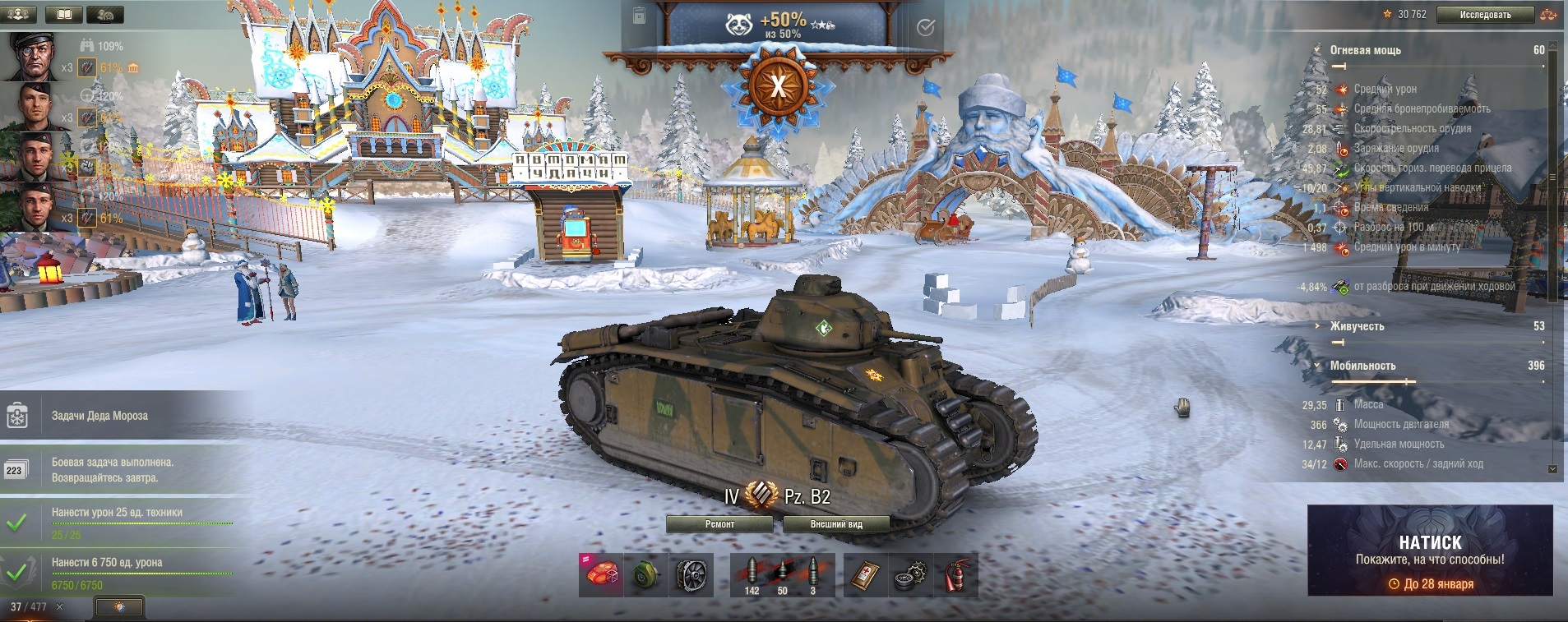Open the НАТИСК event banner
Viewport: 1568px width, 622px height.
(1430, 551)
